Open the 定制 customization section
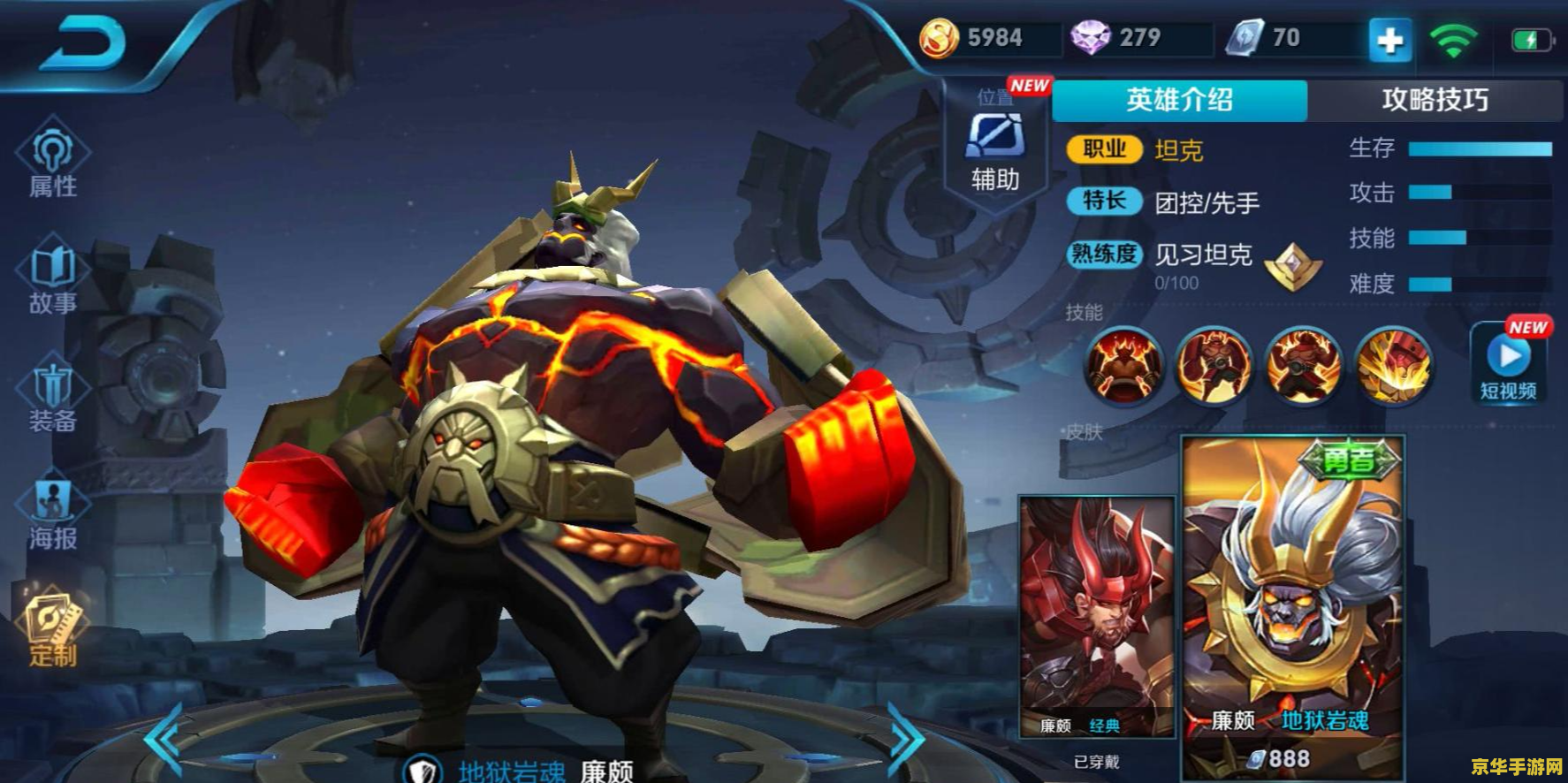The width and height of the screenshot is (1568, 783). pos(53,629)
